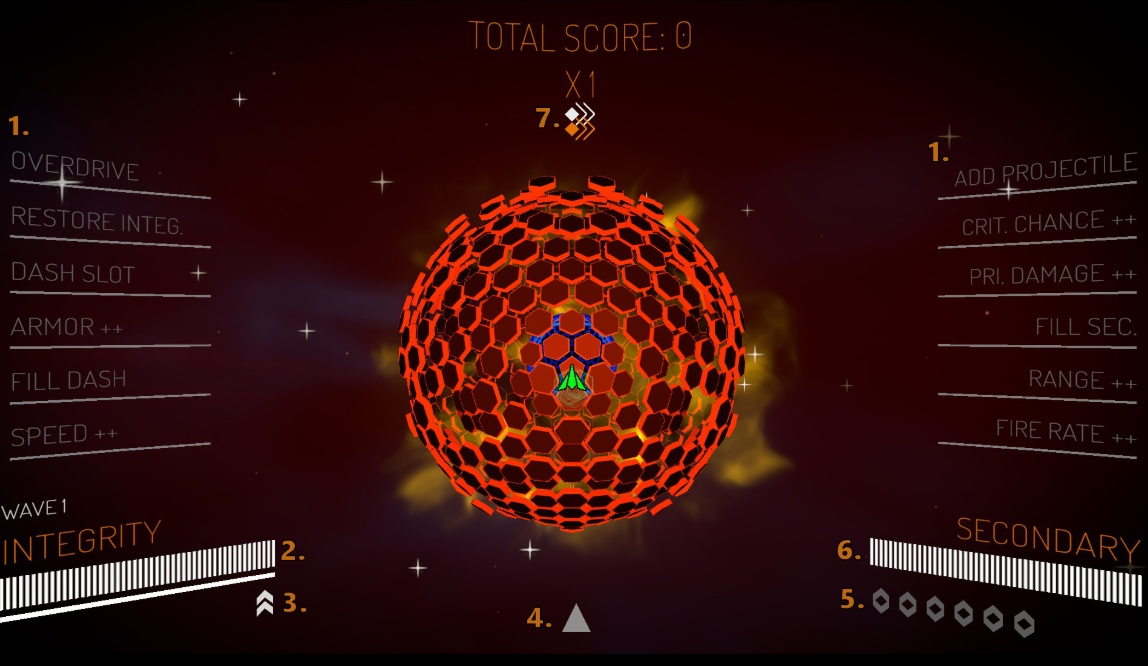Choose the Range ++ upgrade
Image resolution: width=1148 pixels, height=666 pixels.
pyautogui.click(x=1082, y=380)
